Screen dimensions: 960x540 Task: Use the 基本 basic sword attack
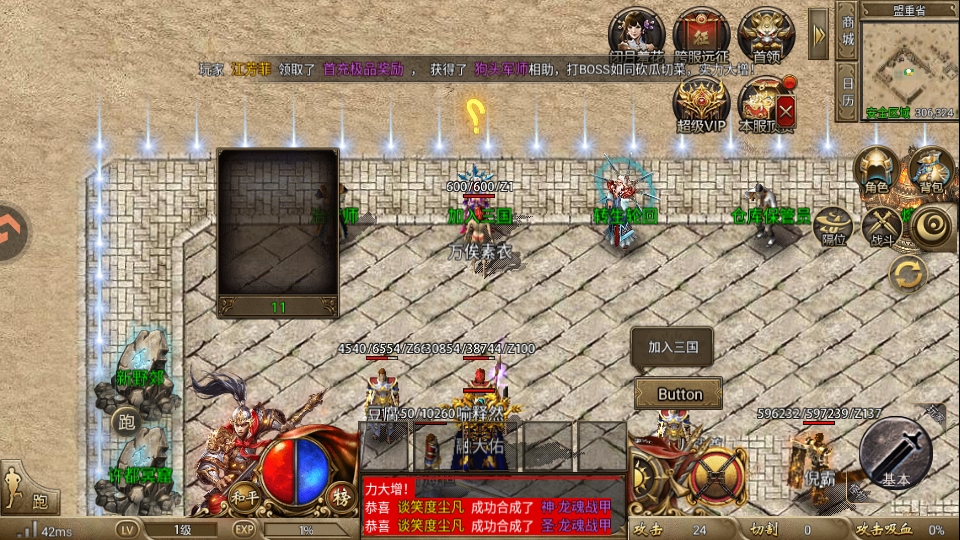click(x=895, y=454)
